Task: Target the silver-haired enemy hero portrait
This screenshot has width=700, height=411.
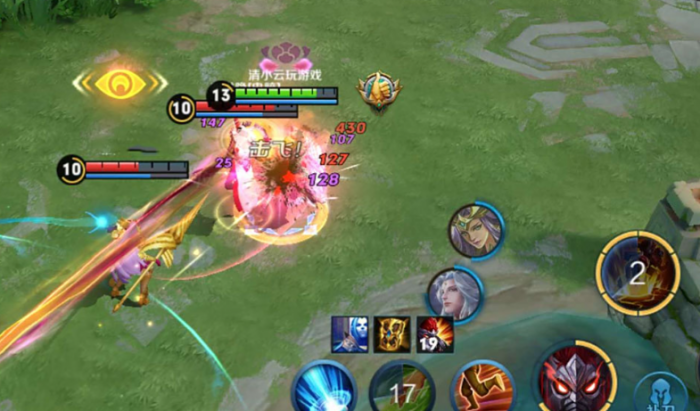Action: click(455, 294)
